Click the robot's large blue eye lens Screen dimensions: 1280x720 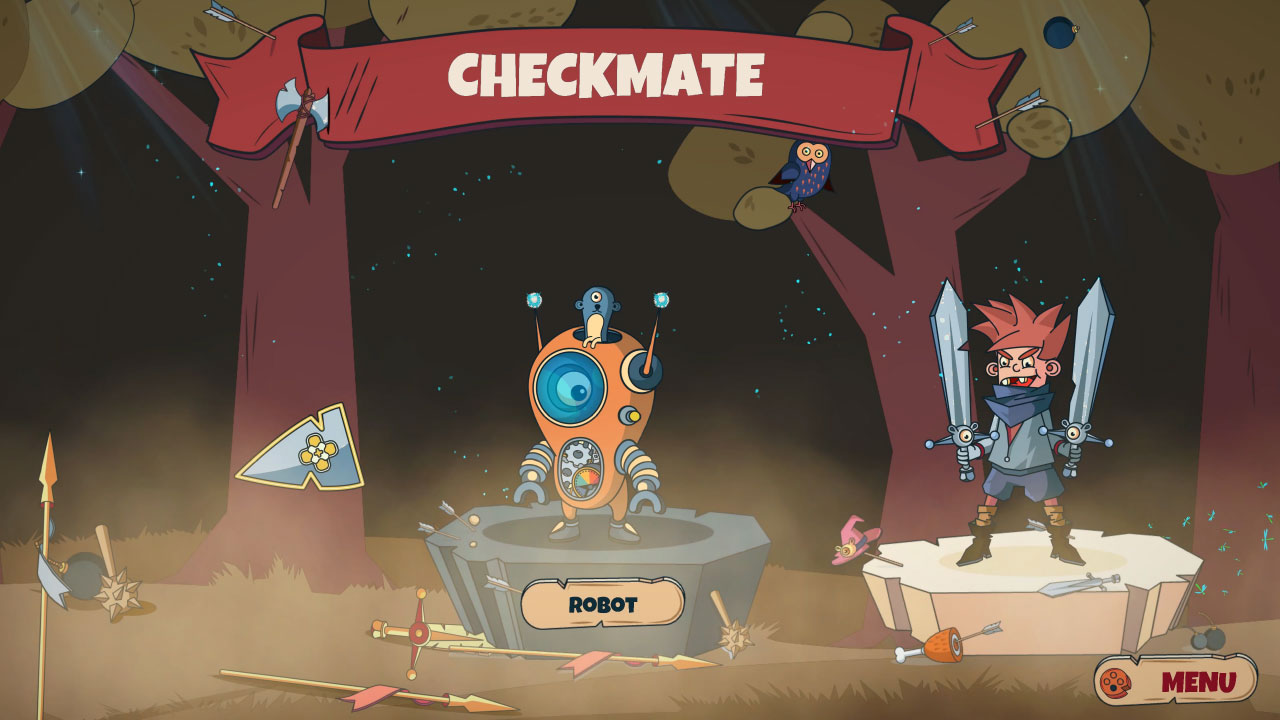[x=568, y=386]
